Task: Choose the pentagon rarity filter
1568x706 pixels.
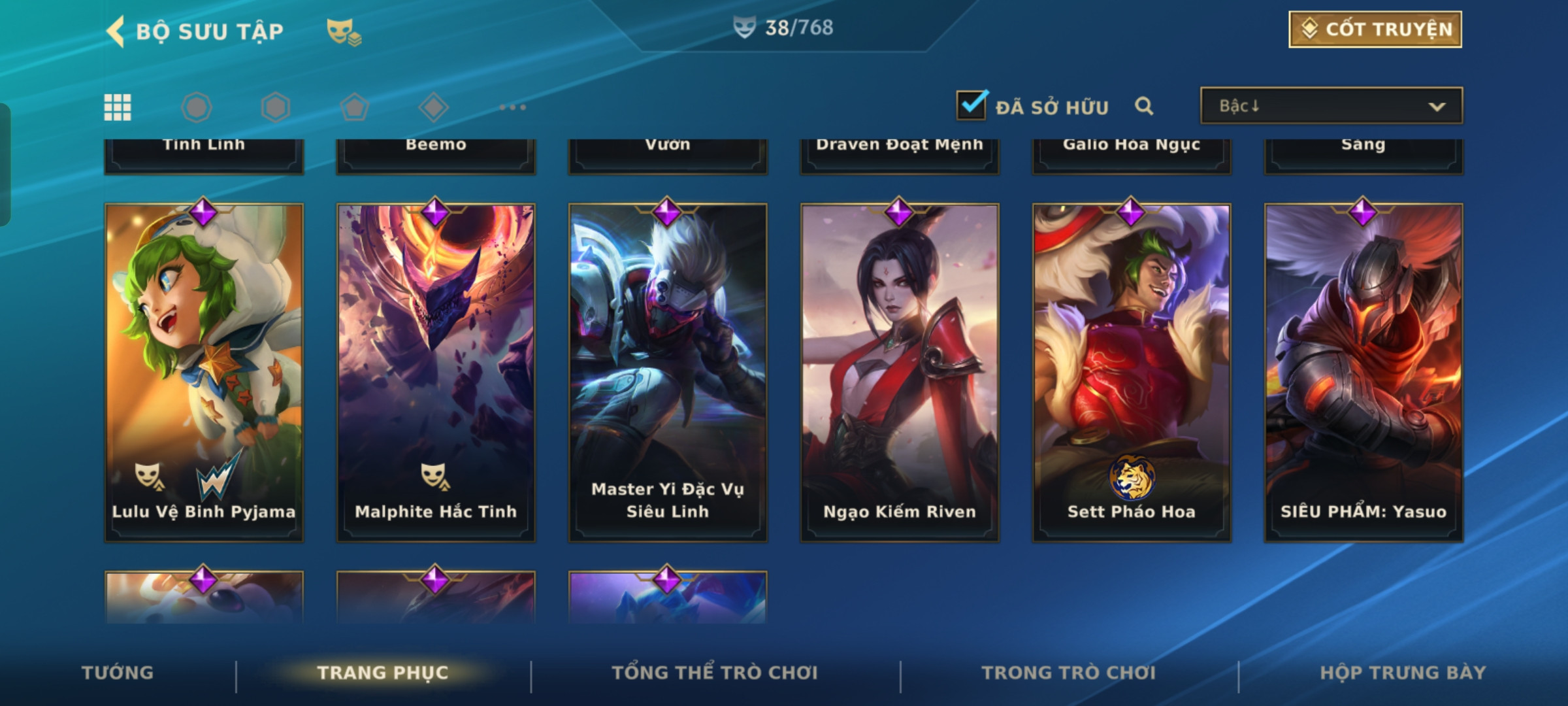Action: click(354, 107)
